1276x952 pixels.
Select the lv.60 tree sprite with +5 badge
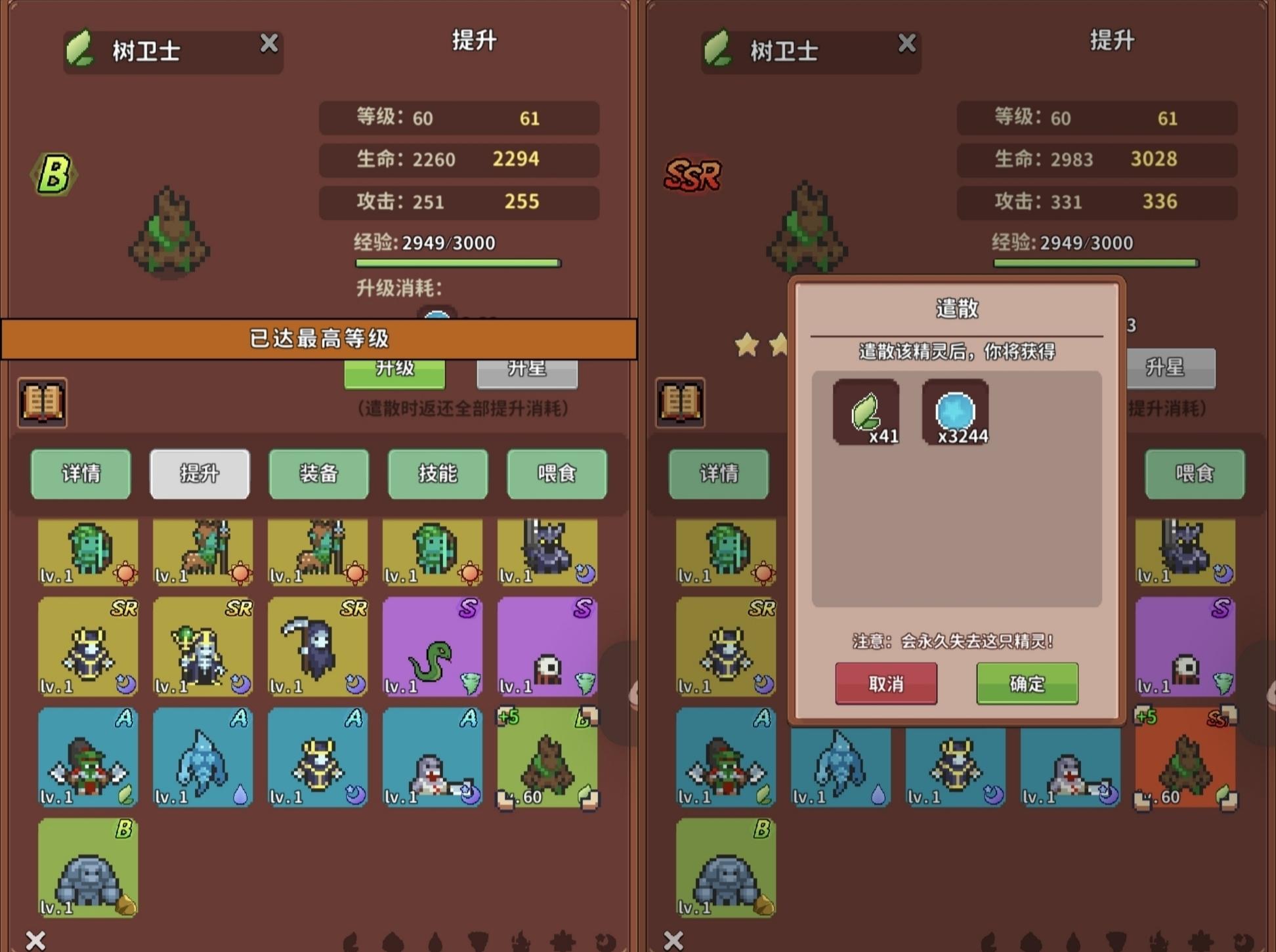pos(547,758)
